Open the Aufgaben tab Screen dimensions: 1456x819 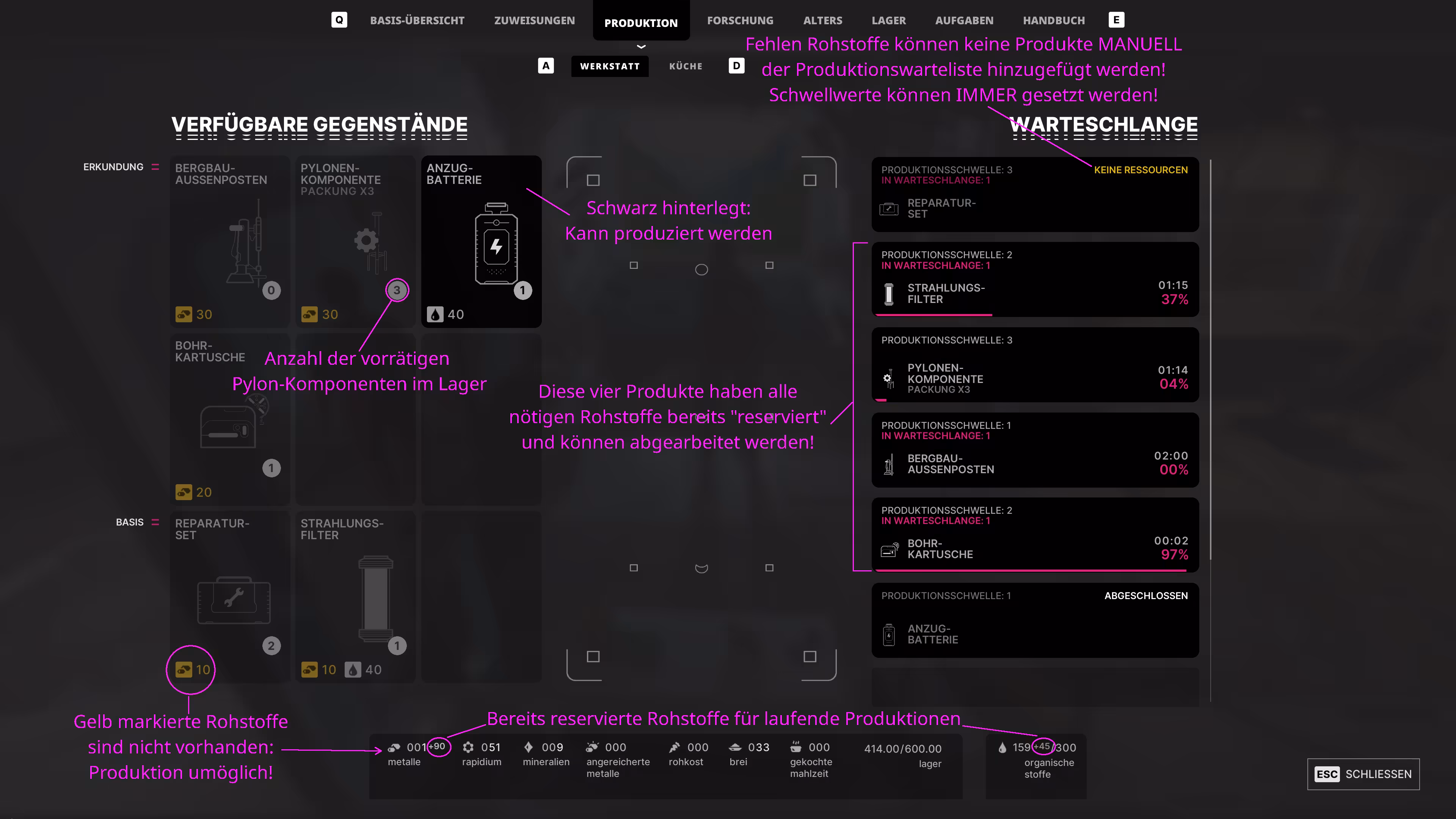pos(964,20)
